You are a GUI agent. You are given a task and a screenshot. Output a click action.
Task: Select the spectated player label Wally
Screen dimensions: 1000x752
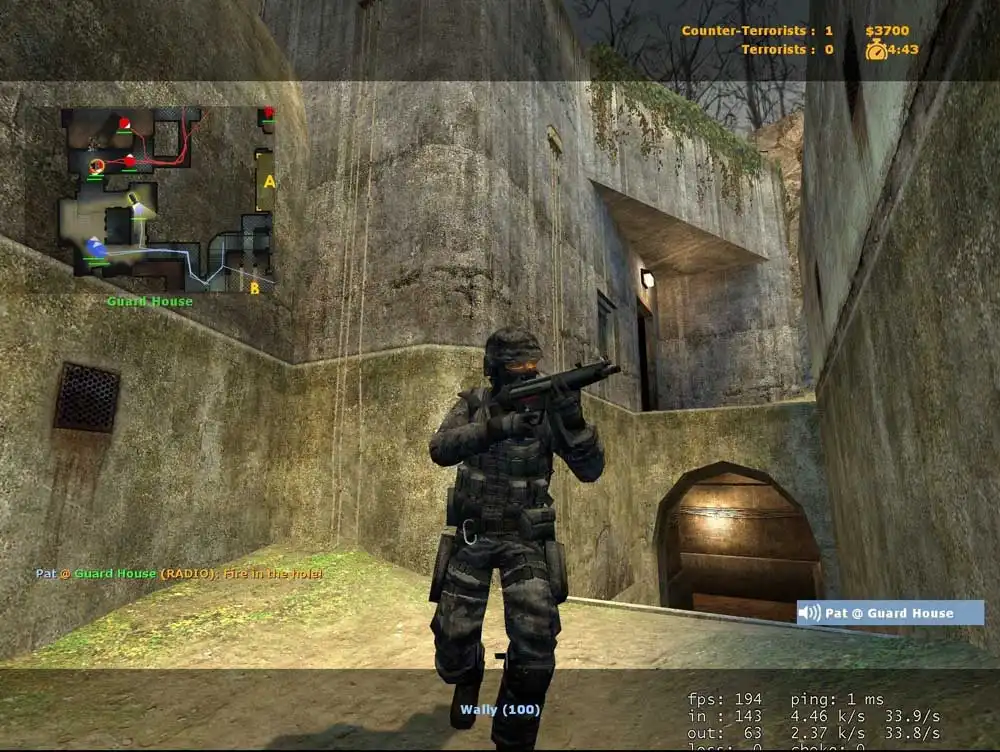(500, 710)
